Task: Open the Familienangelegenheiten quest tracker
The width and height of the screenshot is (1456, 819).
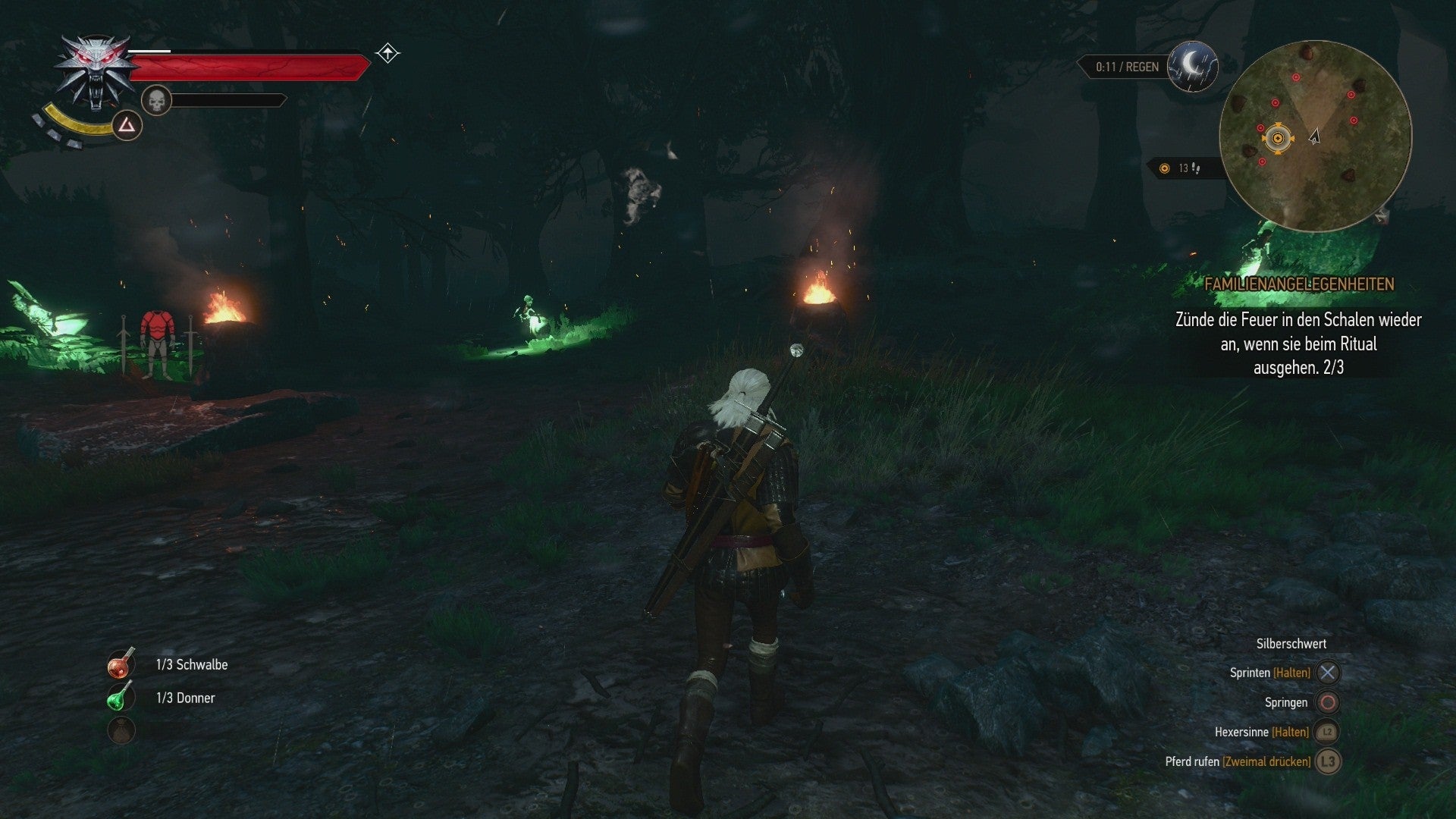Action: [x=1298, y=284]
